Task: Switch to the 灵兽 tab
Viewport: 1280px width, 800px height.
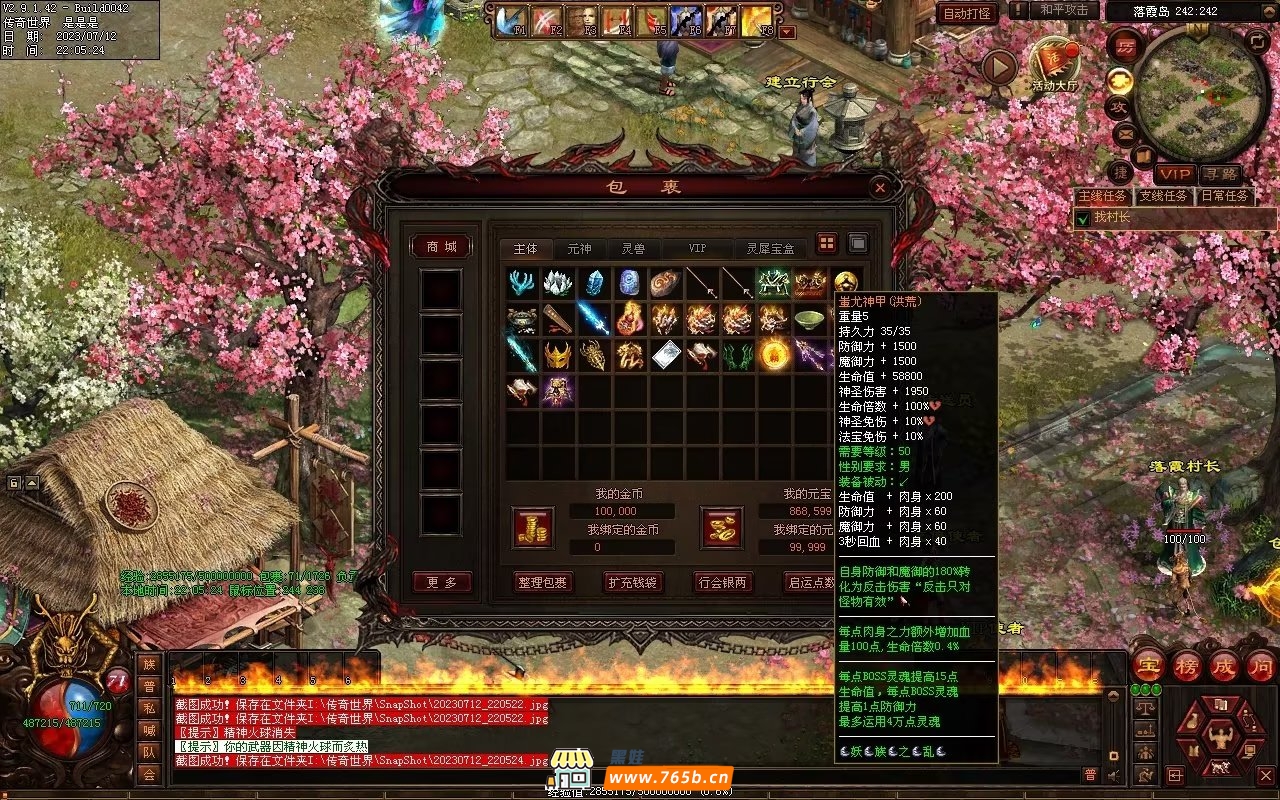Action: tap(633, 249)
